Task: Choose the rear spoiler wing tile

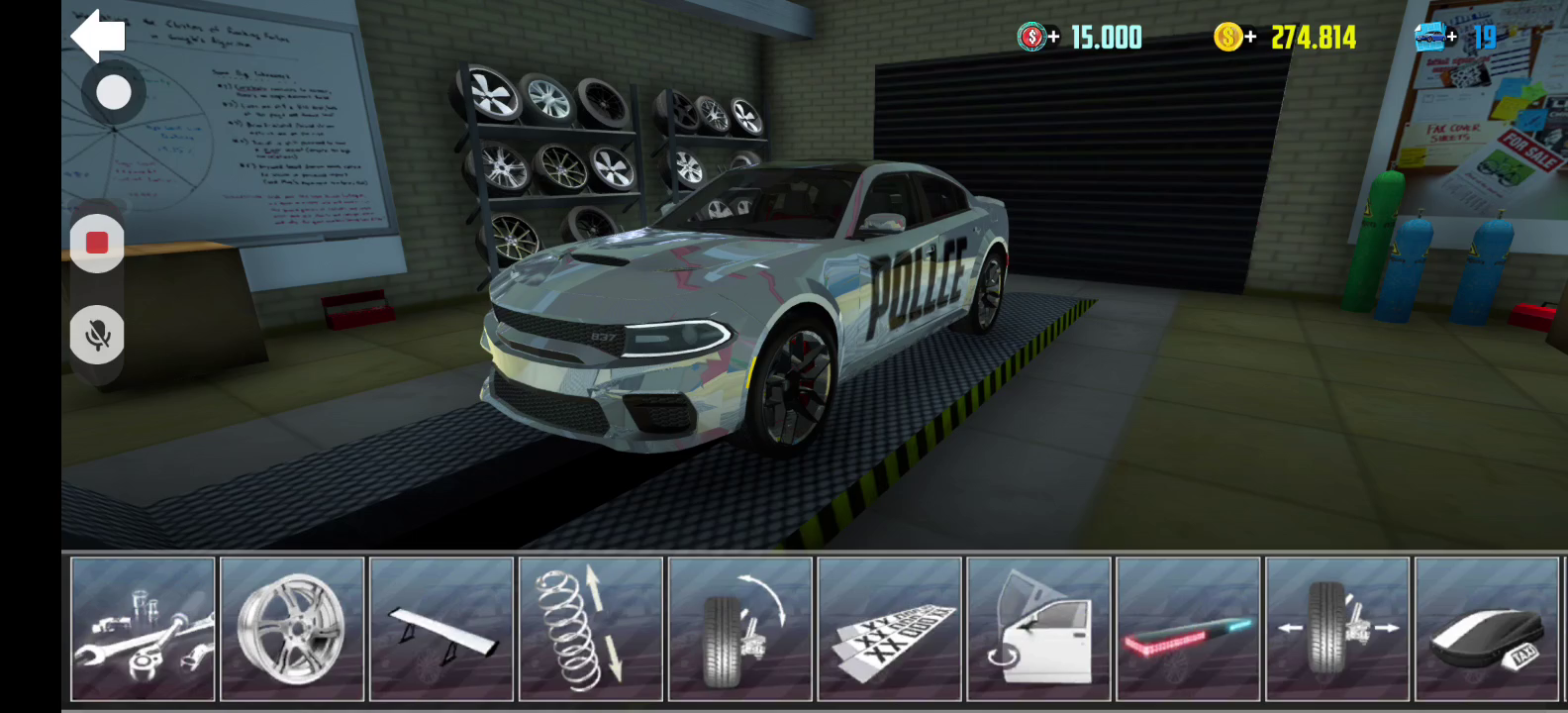Action: 441,629
